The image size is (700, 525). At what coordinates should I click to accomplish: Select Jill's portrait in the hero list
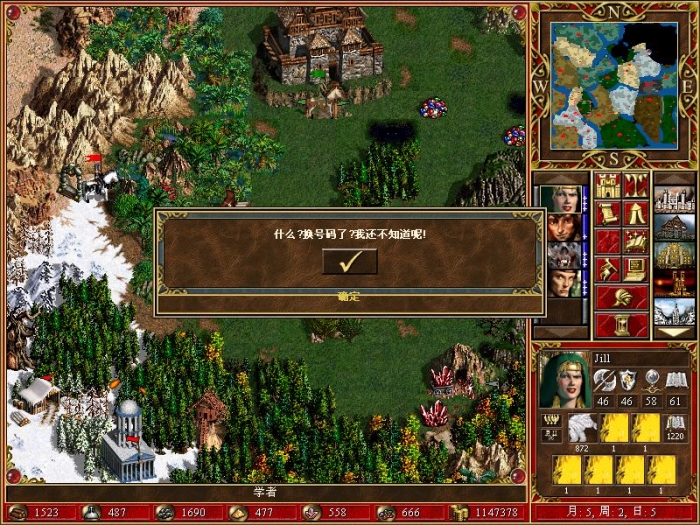pyautogui.click(x=562, y=198)
